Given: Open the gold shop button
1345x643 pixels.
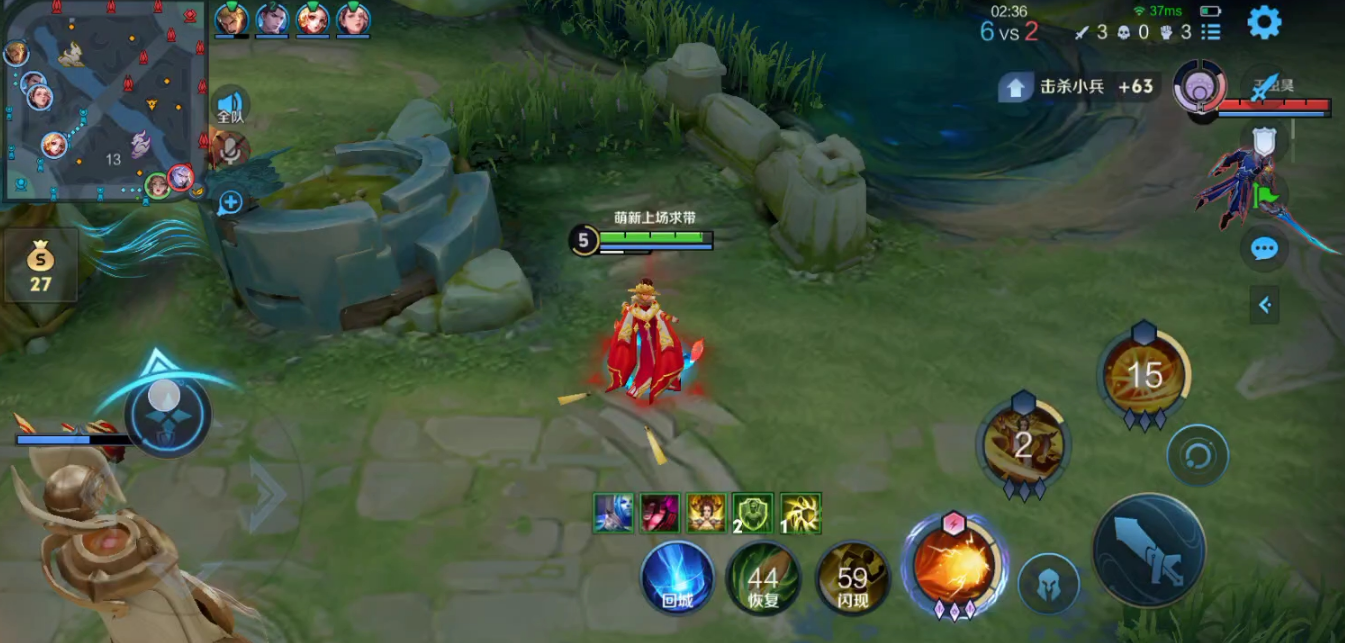Looking at the screenshot, I should click(40, 265).
